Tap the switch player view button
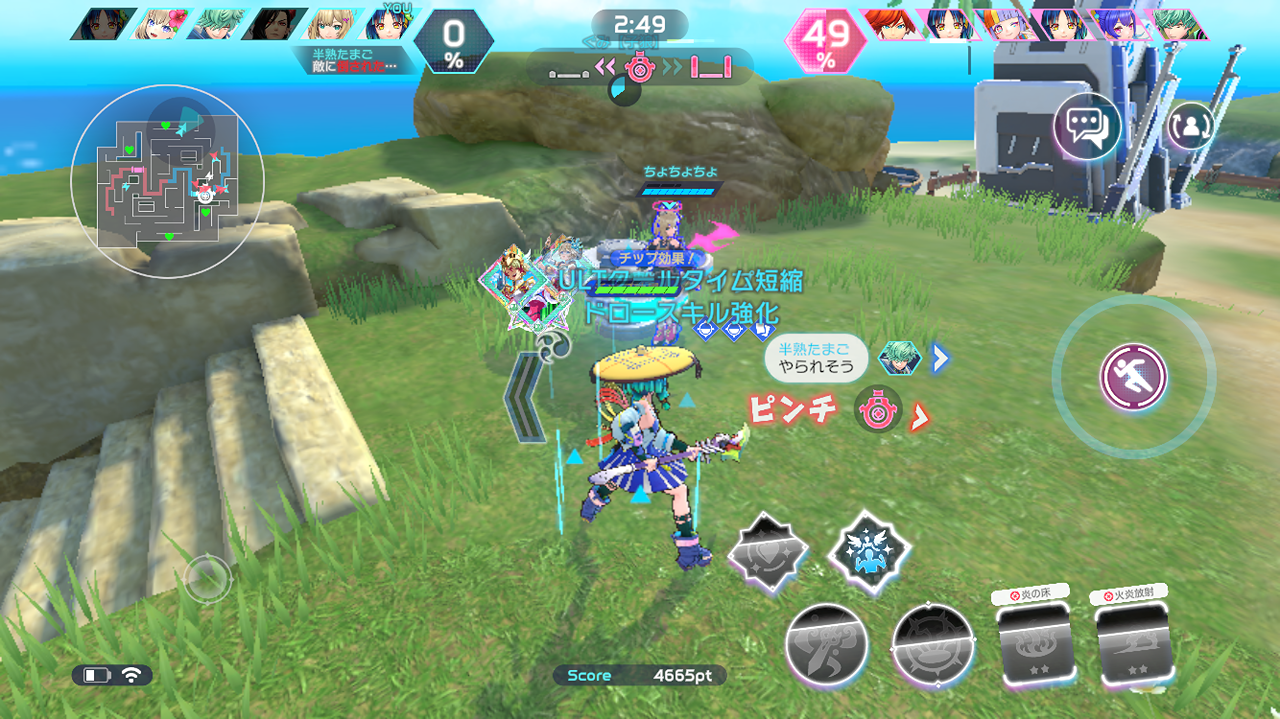This screenshot has width=1280, height=719. pyautogui.click(x=1190, y=126)
